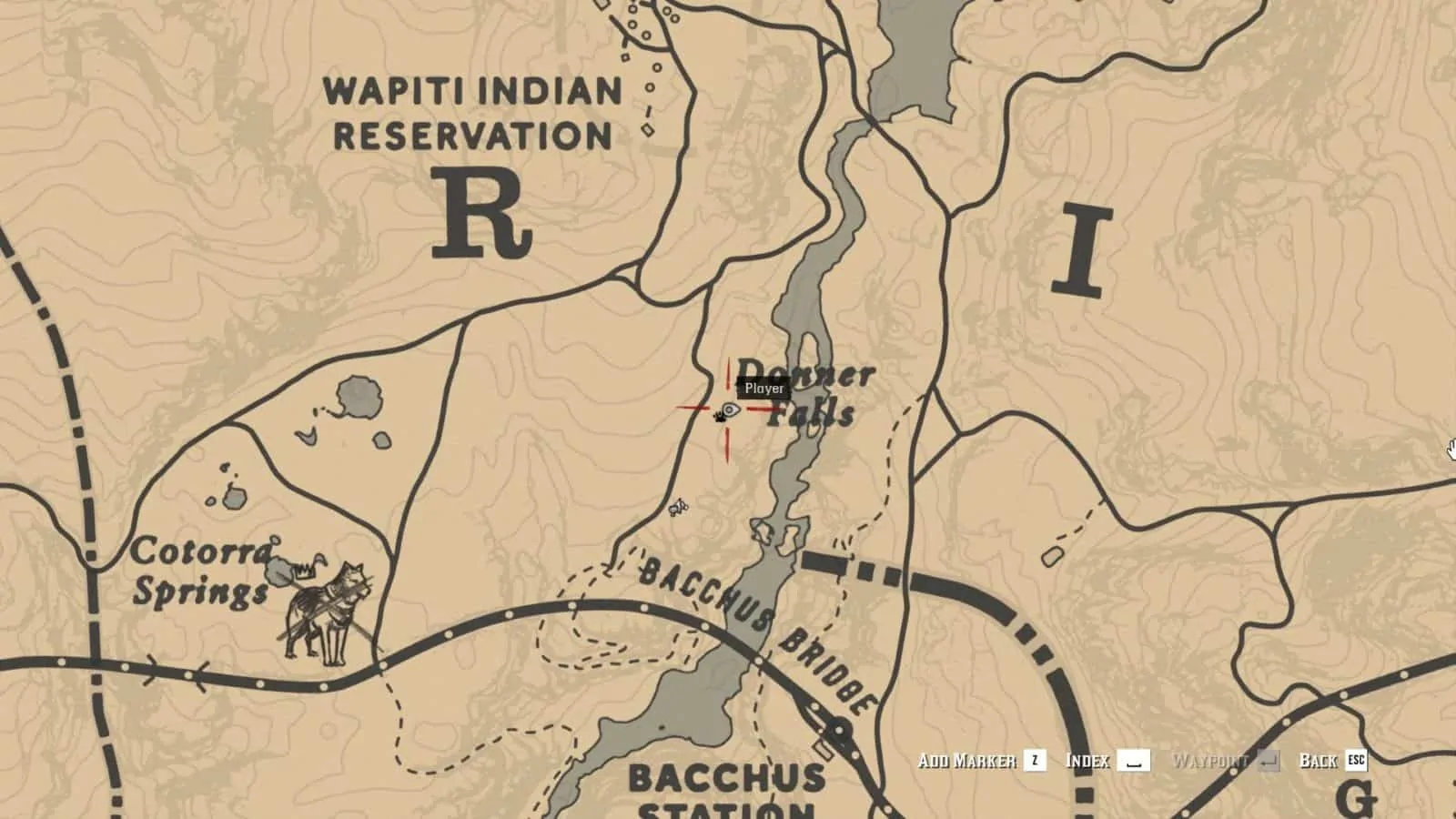This screenshot has height=819, width=1456.
Task: Select the Cotorra Springs place name
Action: coord(204,573)
